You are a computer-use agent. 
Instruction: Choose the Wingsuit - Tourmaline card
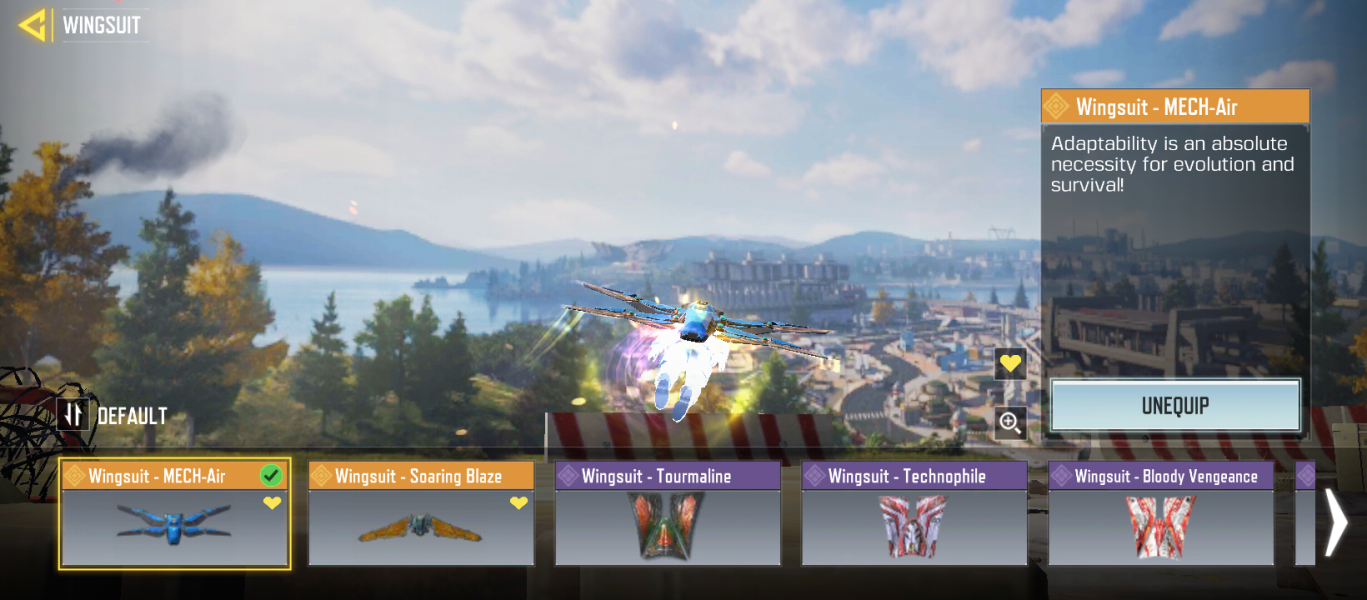[x=667, y=514]
